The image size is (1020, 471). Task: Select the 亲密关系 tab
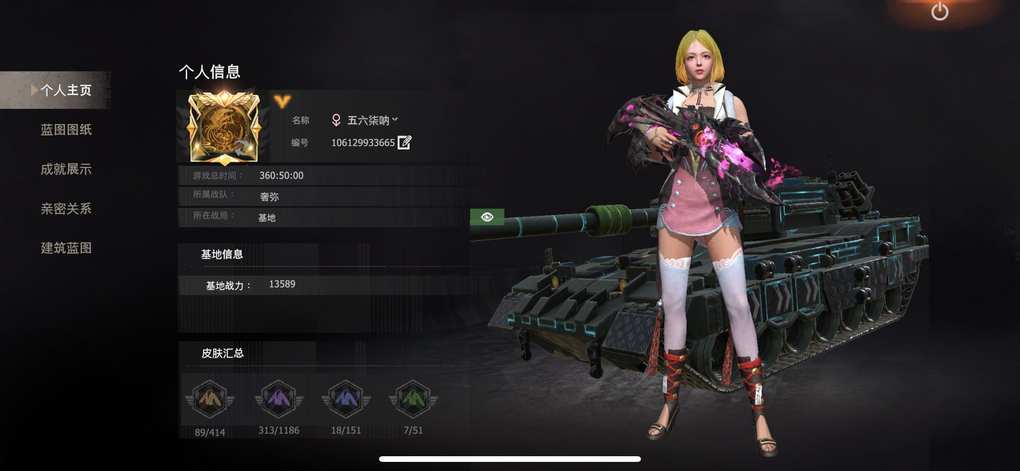point(66,209)
